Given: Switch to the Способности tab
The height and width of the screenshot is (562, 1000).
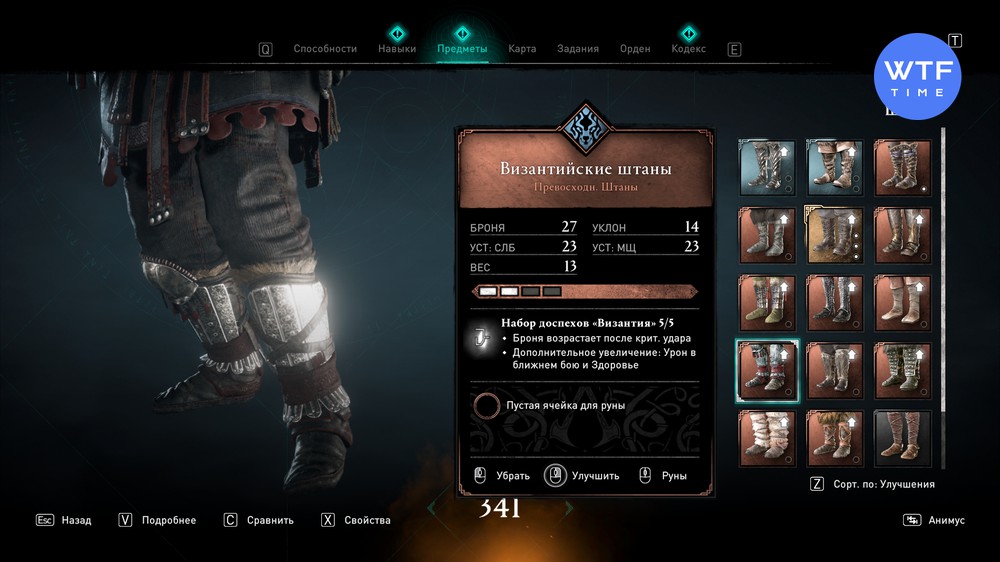Looking at the screenshot, I should tap(325, 48).
